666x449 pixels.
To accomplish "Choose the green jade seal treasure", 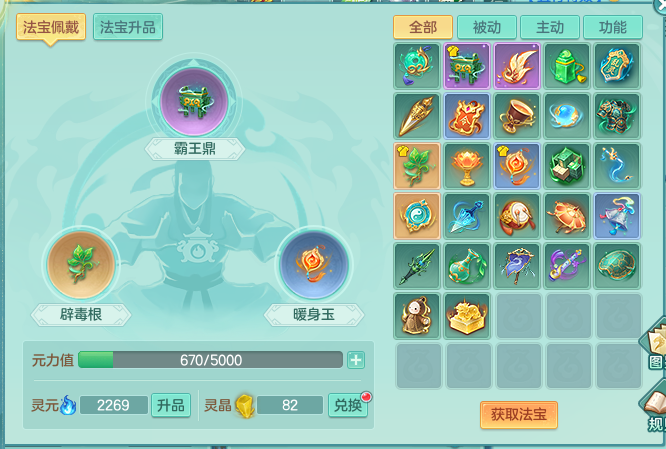I will 568,64.
